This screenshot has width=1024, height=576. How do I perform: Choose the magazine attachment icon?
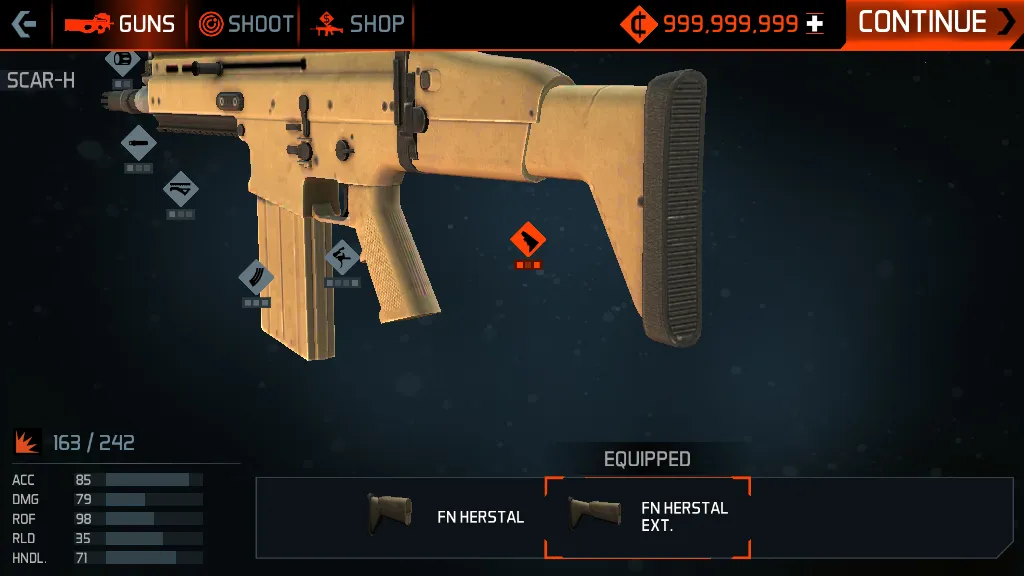tap(256, 278)
